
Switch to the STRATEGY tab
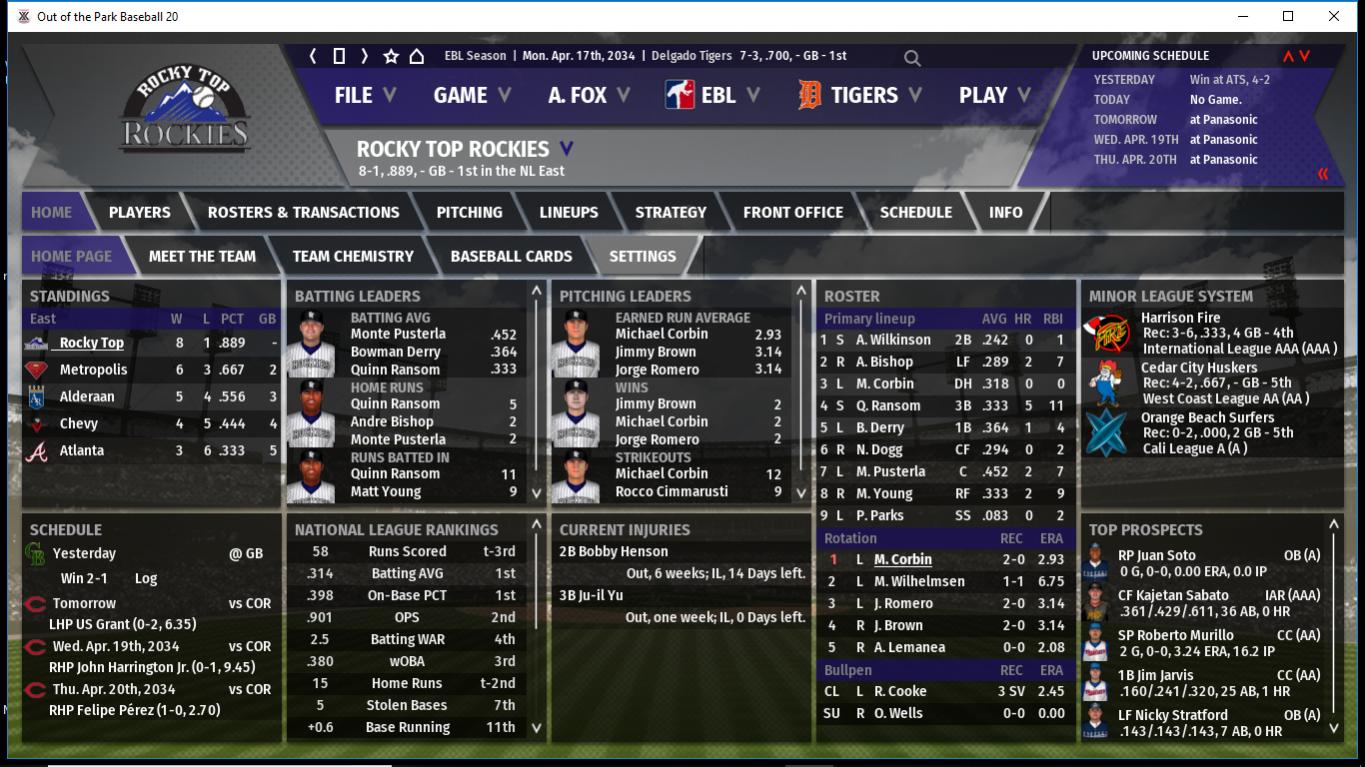coord(670,212)
